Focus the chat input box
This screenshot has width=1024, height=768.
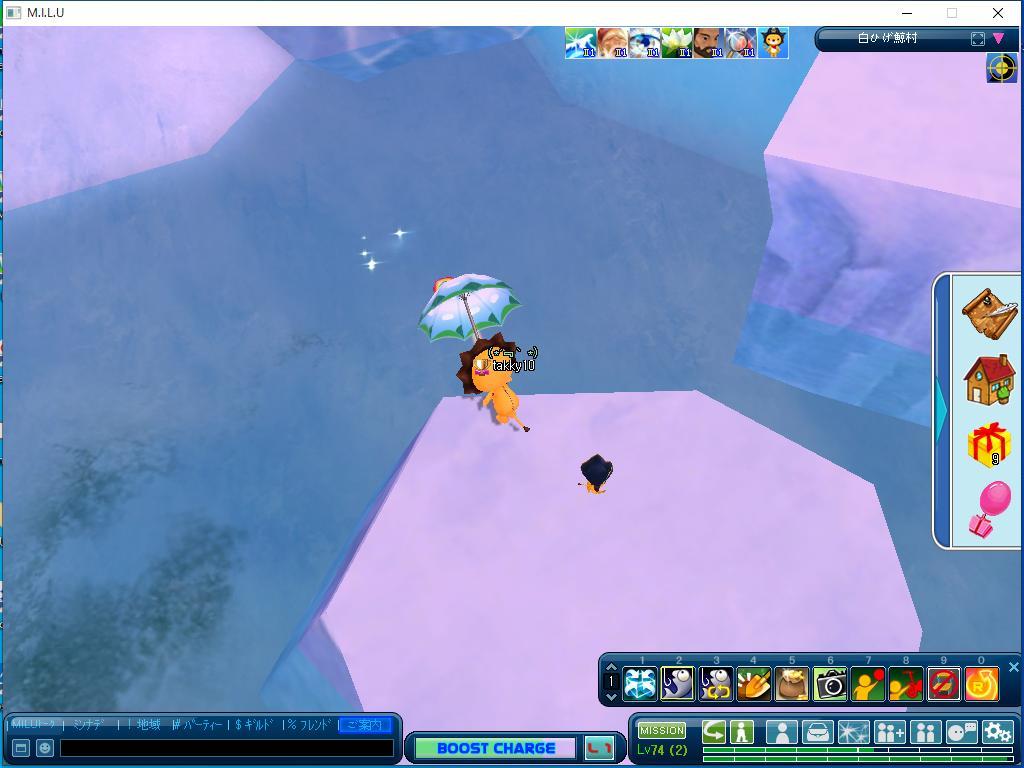tap(227, 747)
